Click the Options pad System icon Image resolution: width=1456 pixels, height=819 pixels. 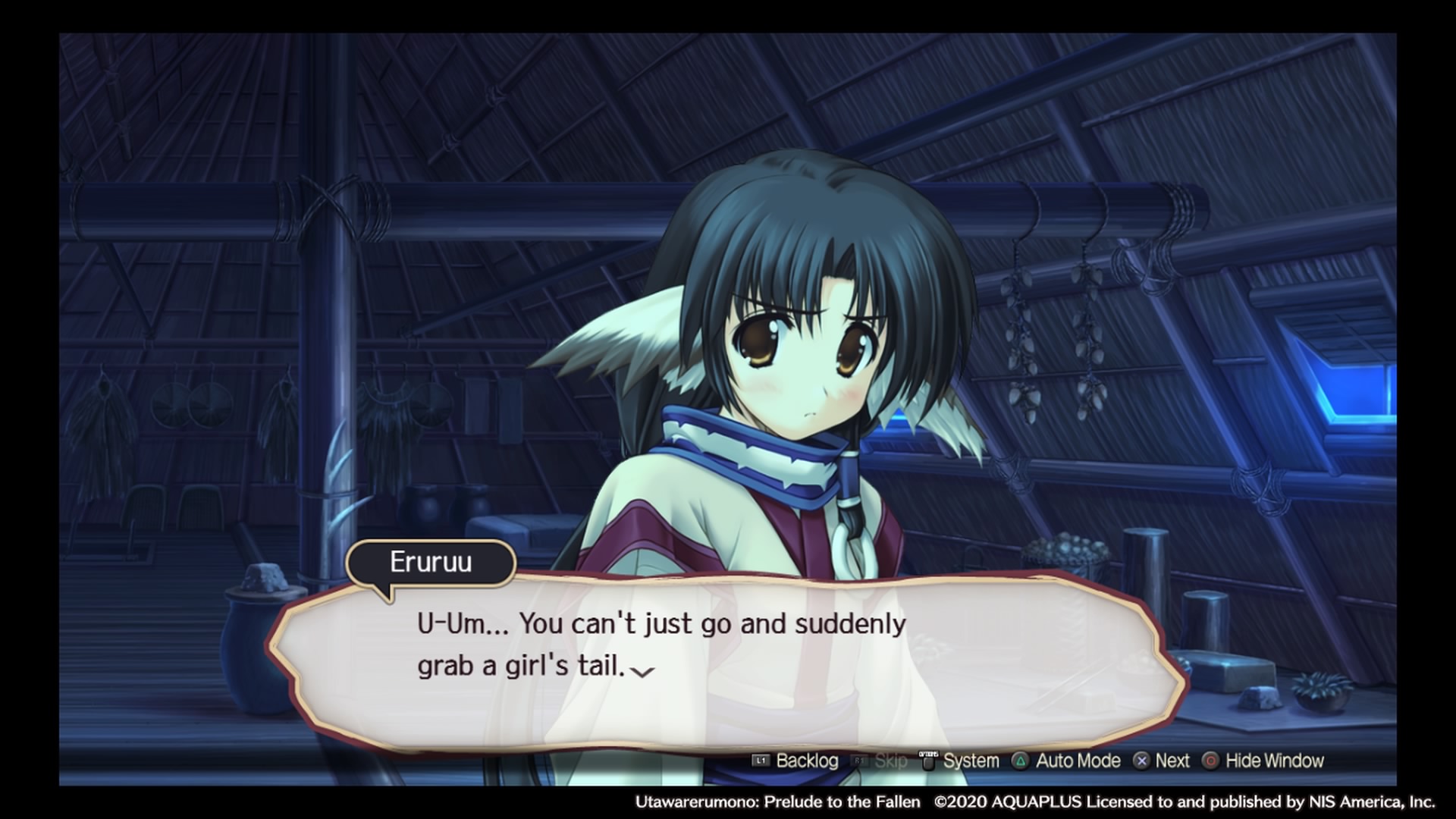coord(927,760)
